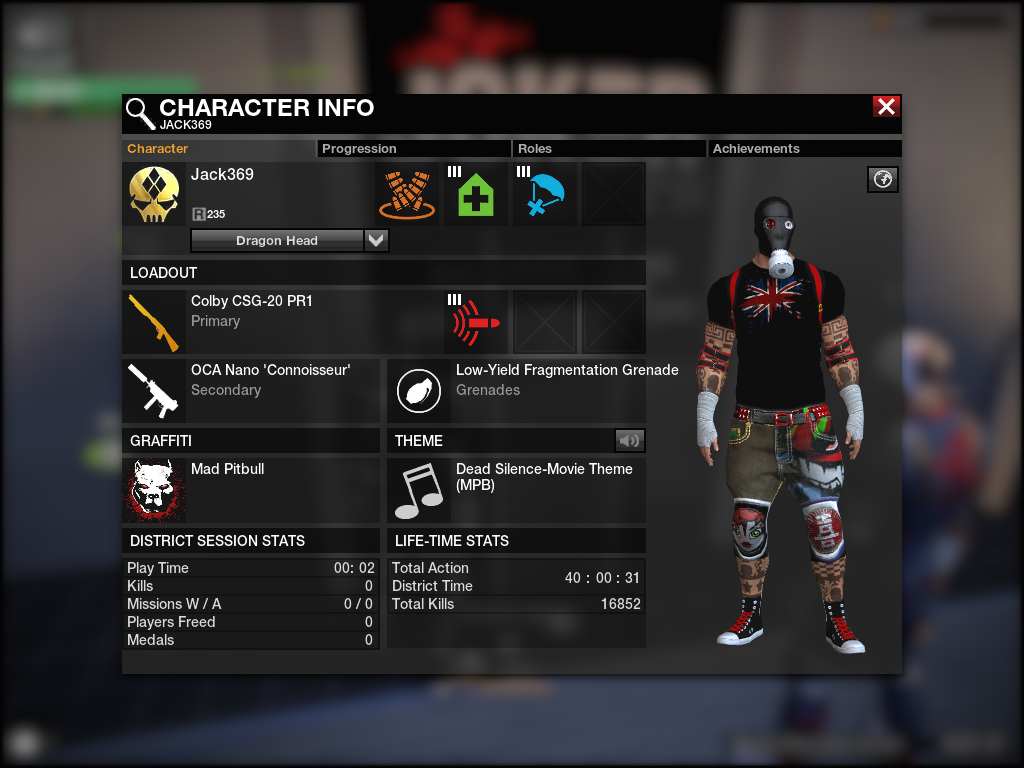Click the gold skull character emblem
The image size is (1024, 768).
[154, 195]
